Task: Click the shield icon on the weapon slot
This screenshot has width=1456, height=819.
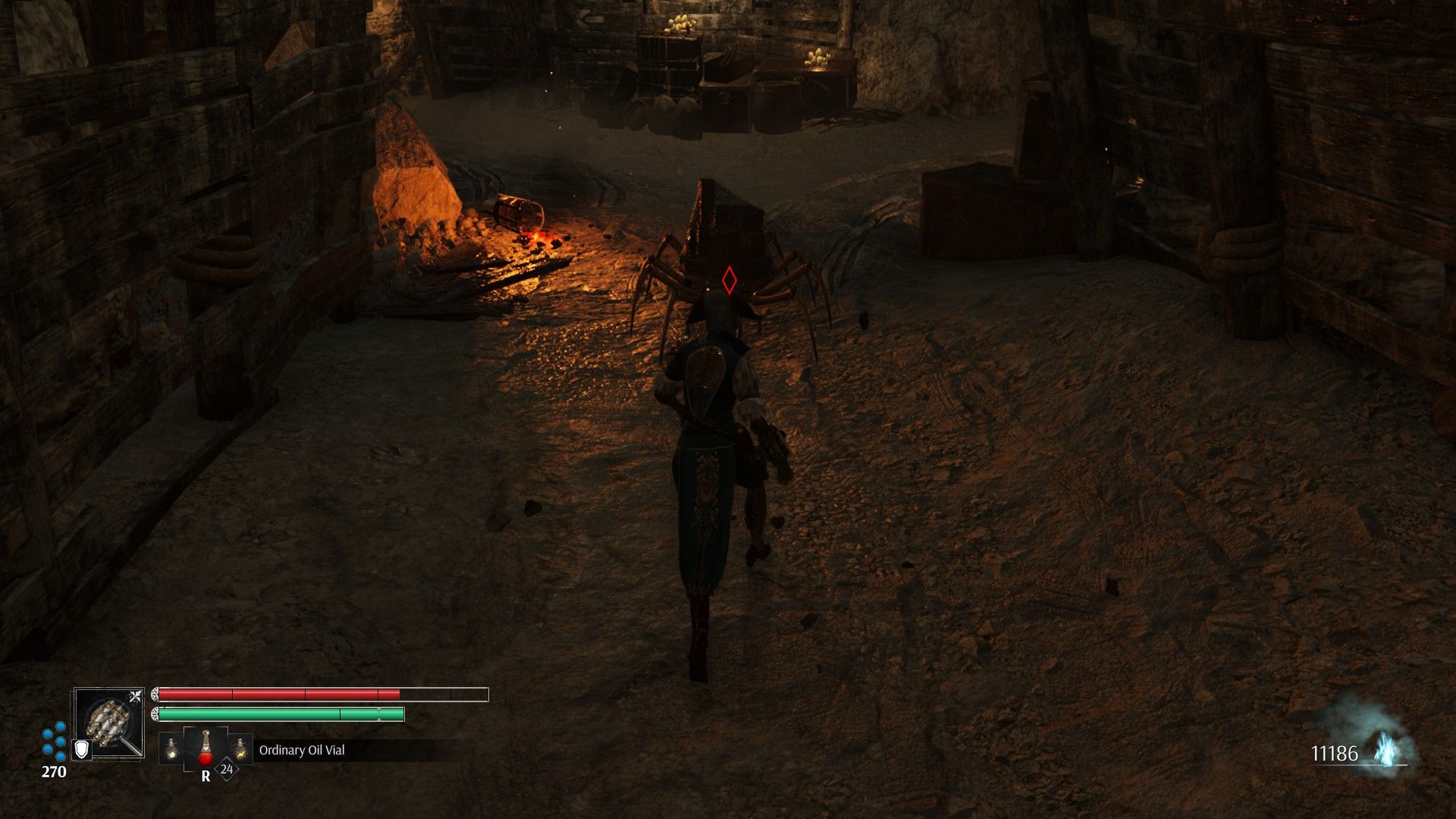Action: click(x=82, y=749)
